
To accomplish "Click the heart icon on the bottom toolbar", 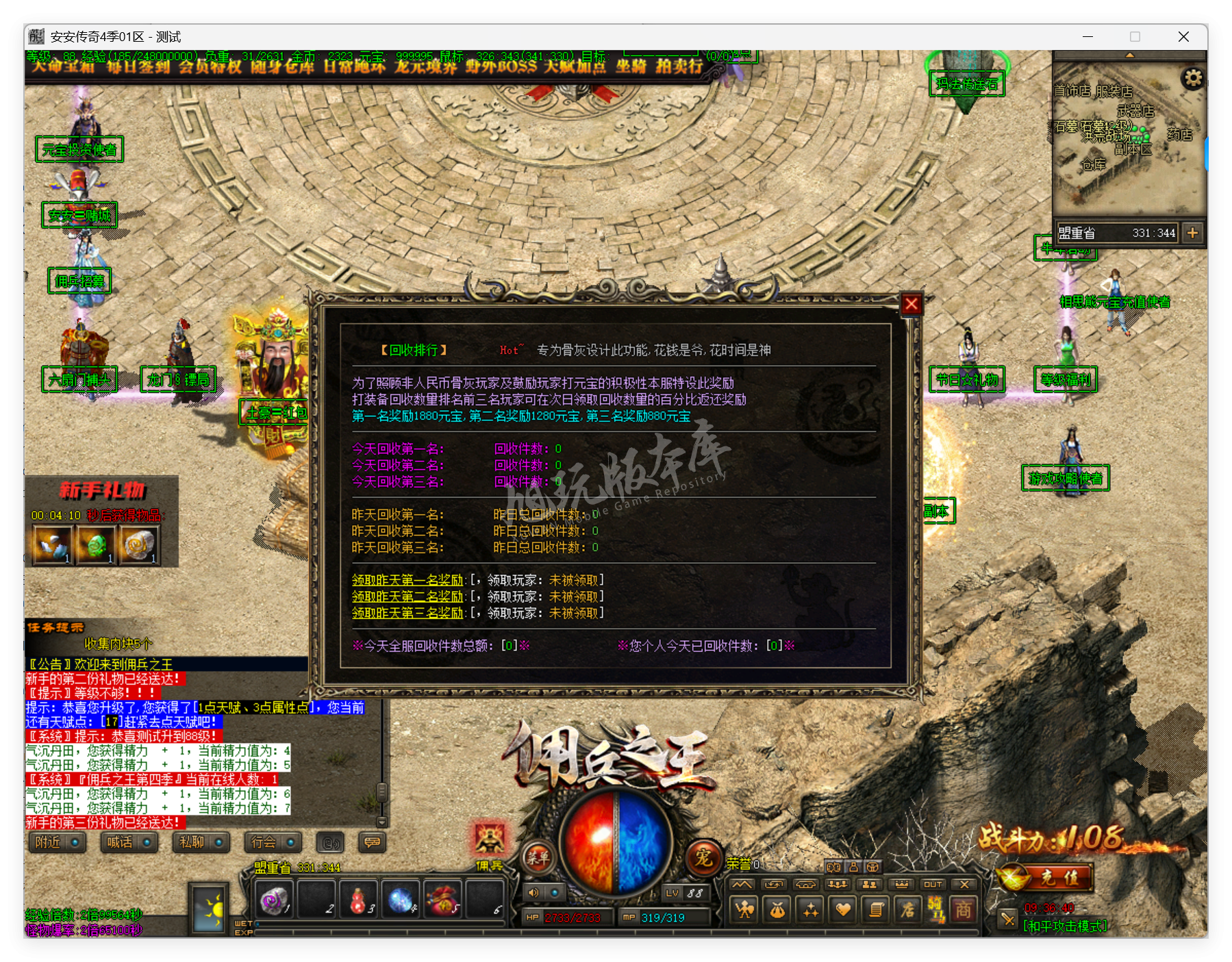I will tap(844, 909).
